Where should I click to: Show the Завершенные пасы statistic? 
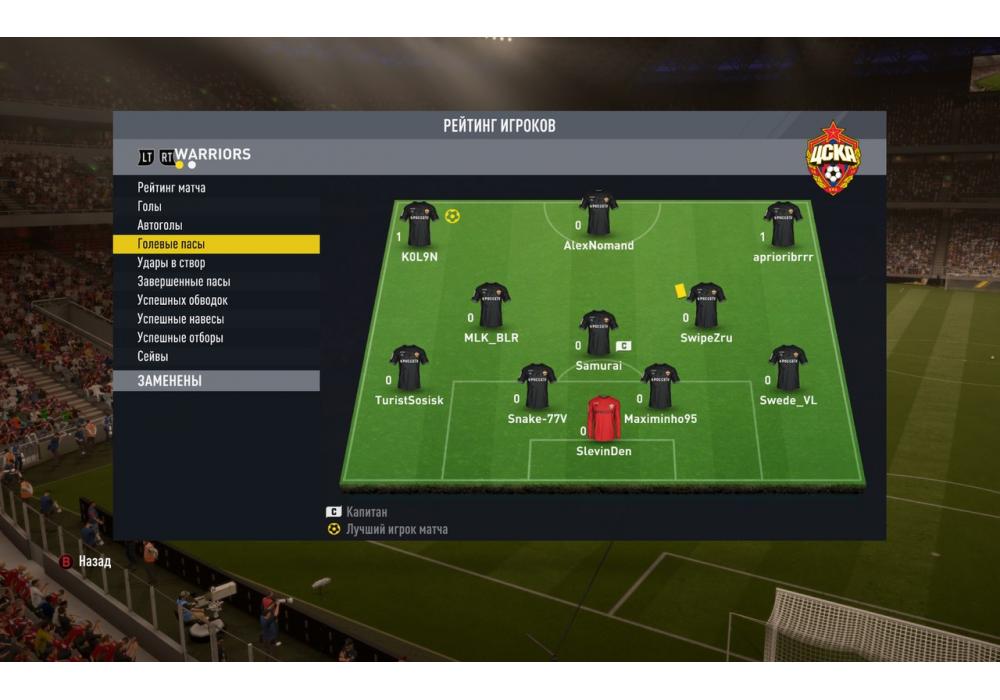[184, 282]
